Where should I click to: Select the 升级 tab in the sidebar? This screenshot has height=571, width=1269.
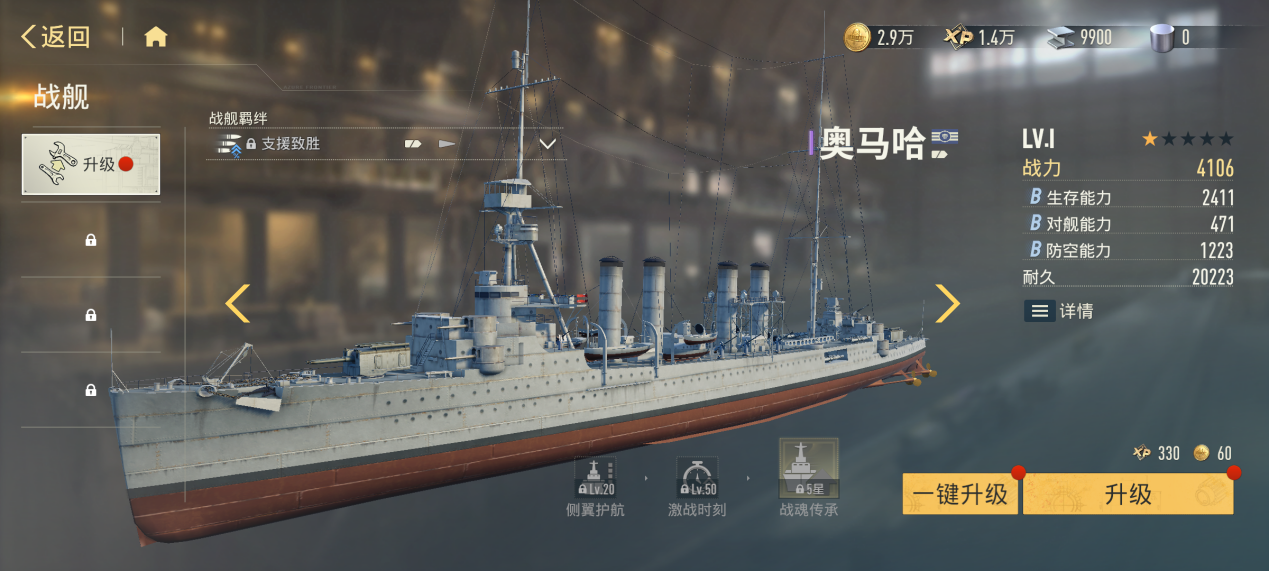[x=91, y=165]
